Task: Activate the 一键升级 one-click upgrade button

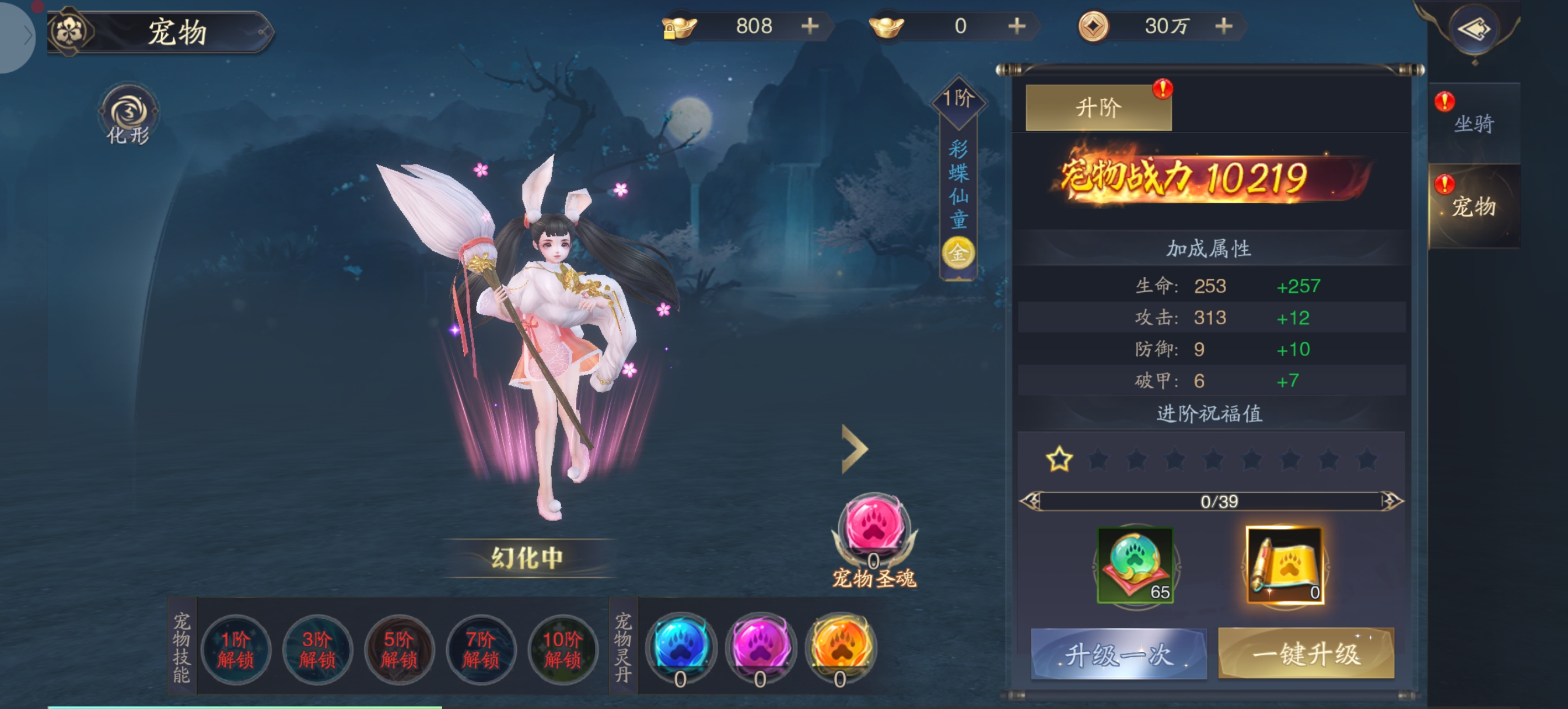Action: click(x=1305, y=654)
